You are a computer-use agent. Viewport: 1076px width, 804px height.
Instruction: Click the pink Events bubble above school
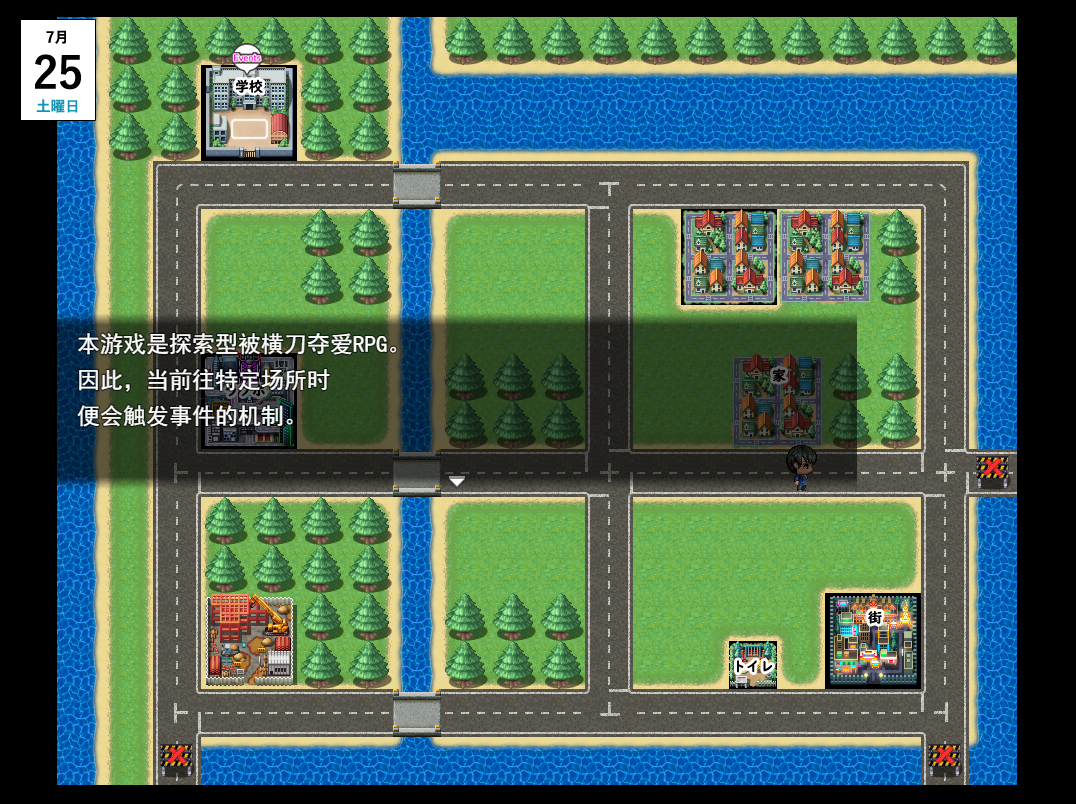247,57
